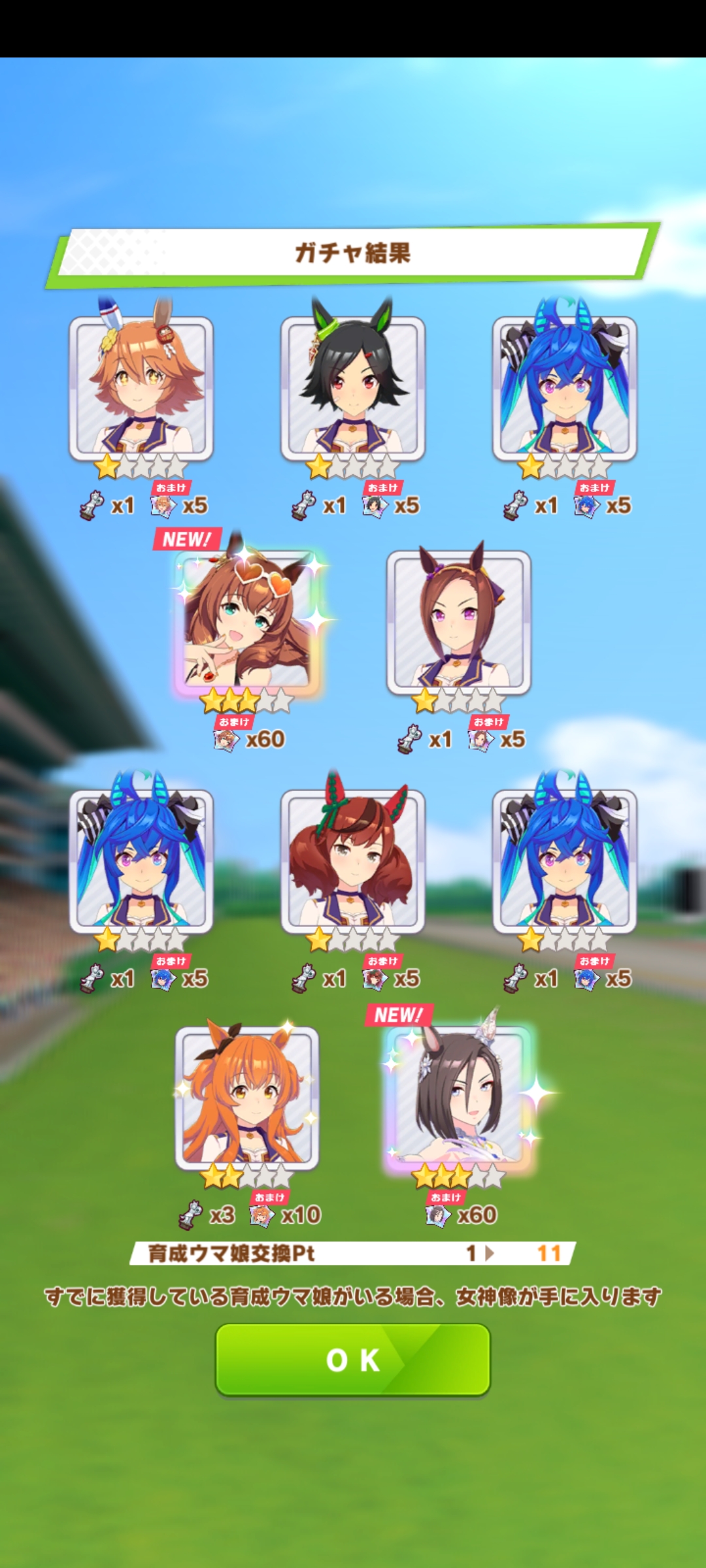Pick the short orange-haired girl with feather ornament
Image resolution: width=706 pixels, height=1568 pixels.
tap(141, 387)
